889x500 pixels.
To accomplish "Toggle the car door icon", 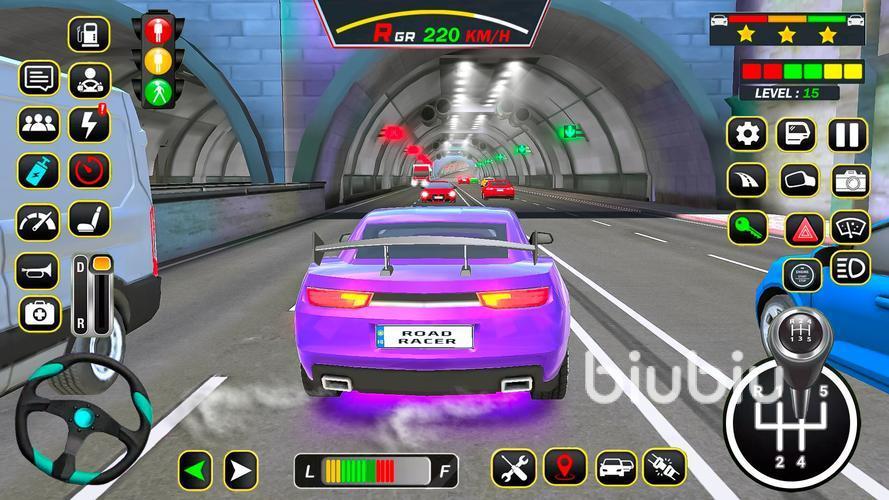I will click(x=797, y=134).
